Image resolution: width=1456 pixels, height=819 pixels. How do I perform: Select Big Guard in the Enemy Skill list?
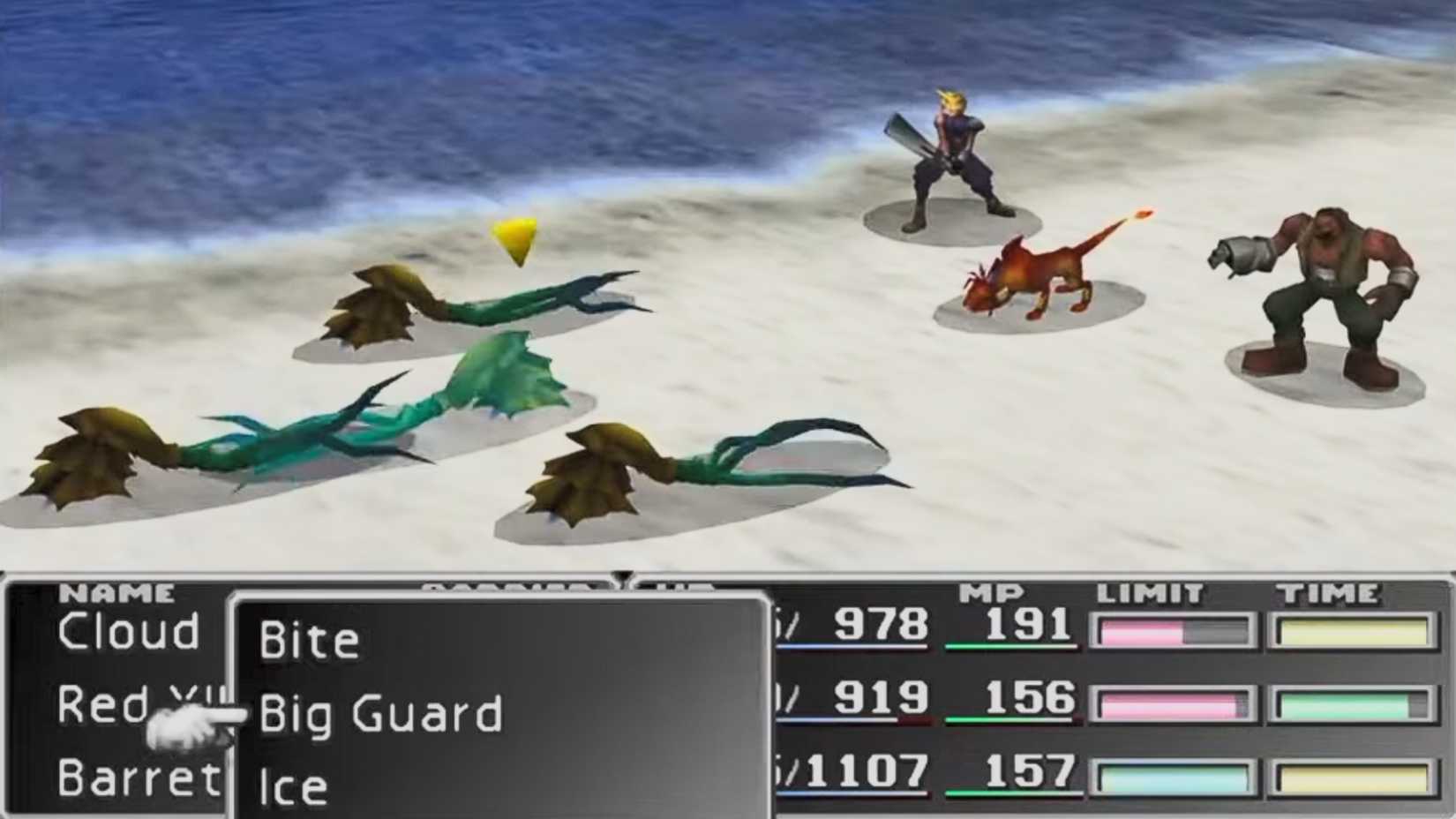(379, 713)
